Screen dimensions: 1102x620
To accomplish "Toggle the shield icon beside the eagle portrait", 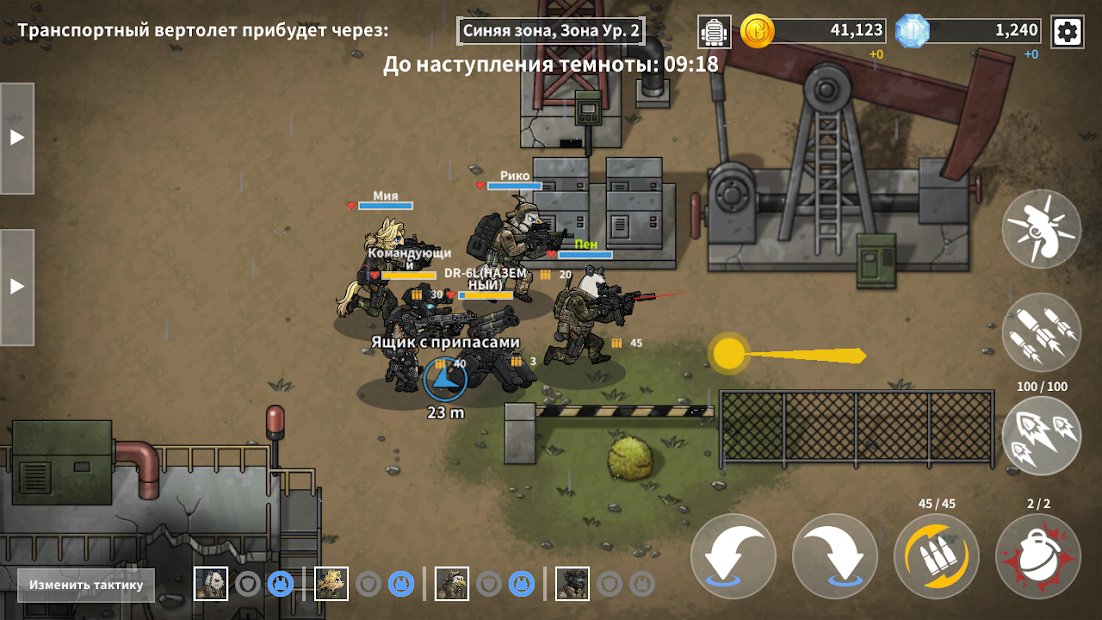I will [489, 583].
